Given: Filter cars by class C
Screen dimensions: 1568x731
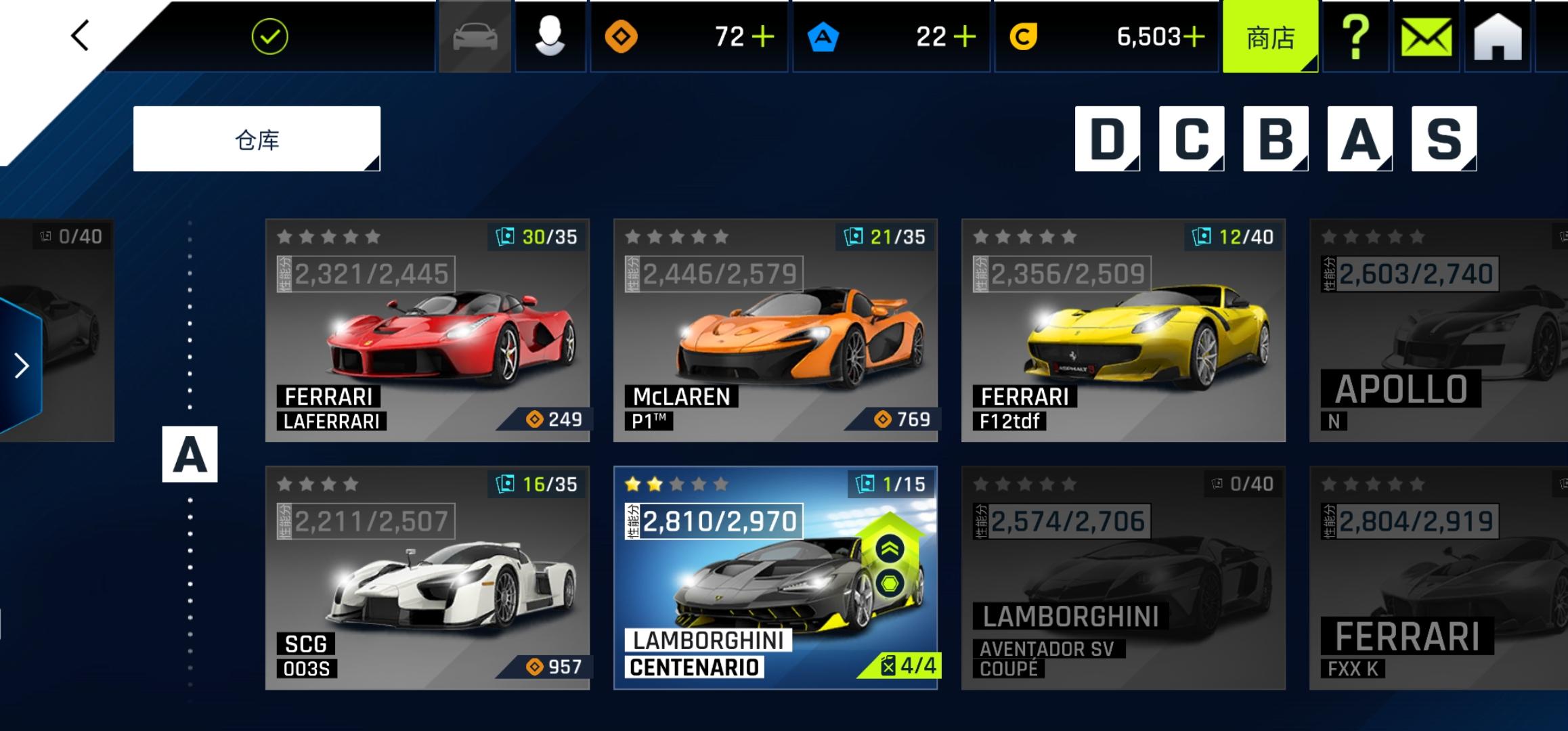Looking at the screenshot, I should (x=1191, y=139).
